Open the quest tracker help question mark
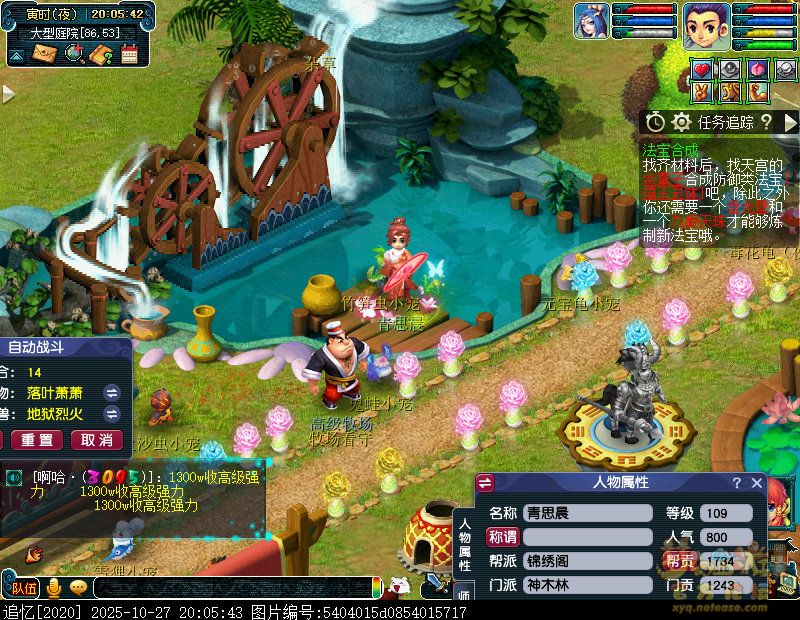Image resolution: width=800 pixels, height=620 pixels. click(x=765, y=122)
